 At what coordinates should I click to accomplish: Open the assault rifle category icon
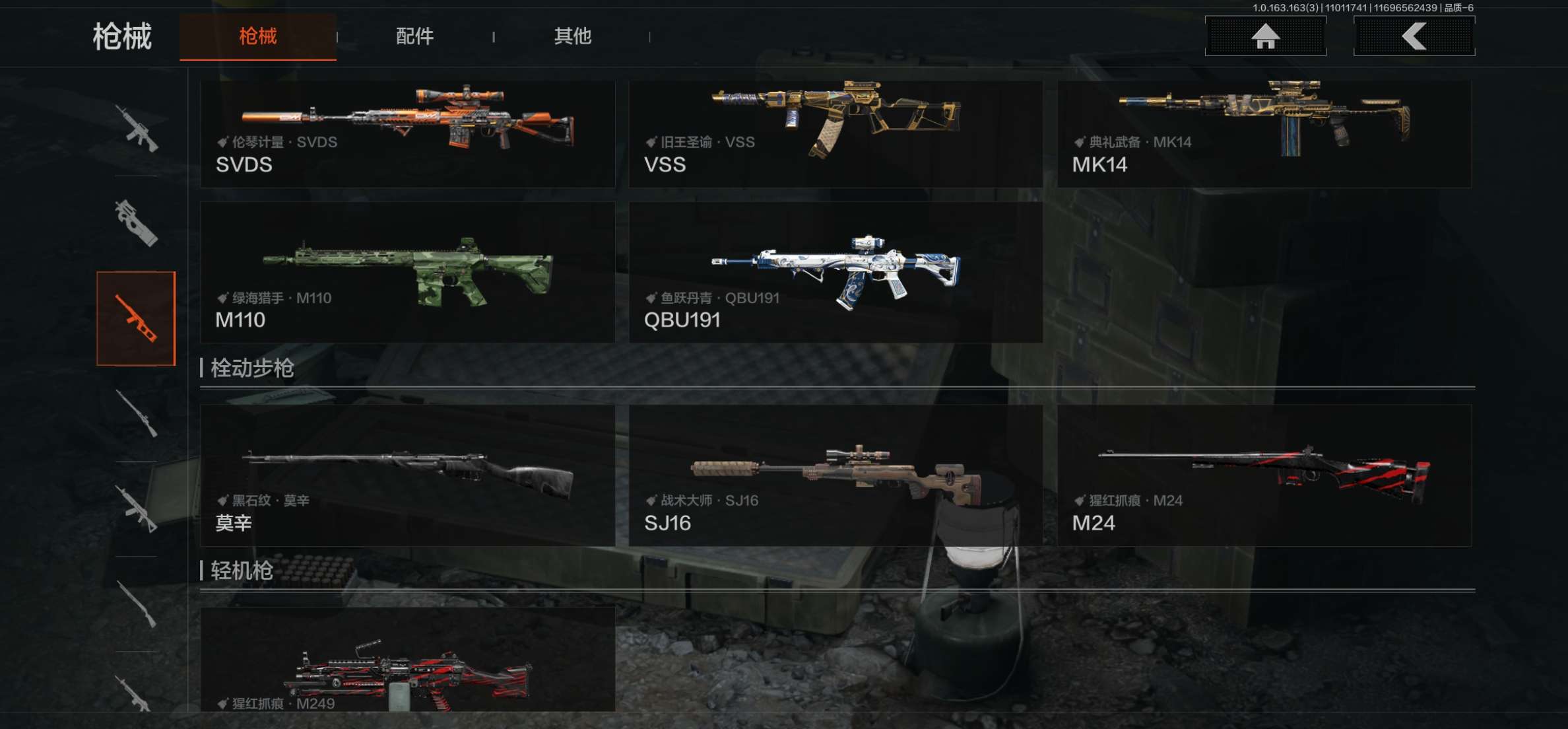pyautogui.click(x=136, y=128)
